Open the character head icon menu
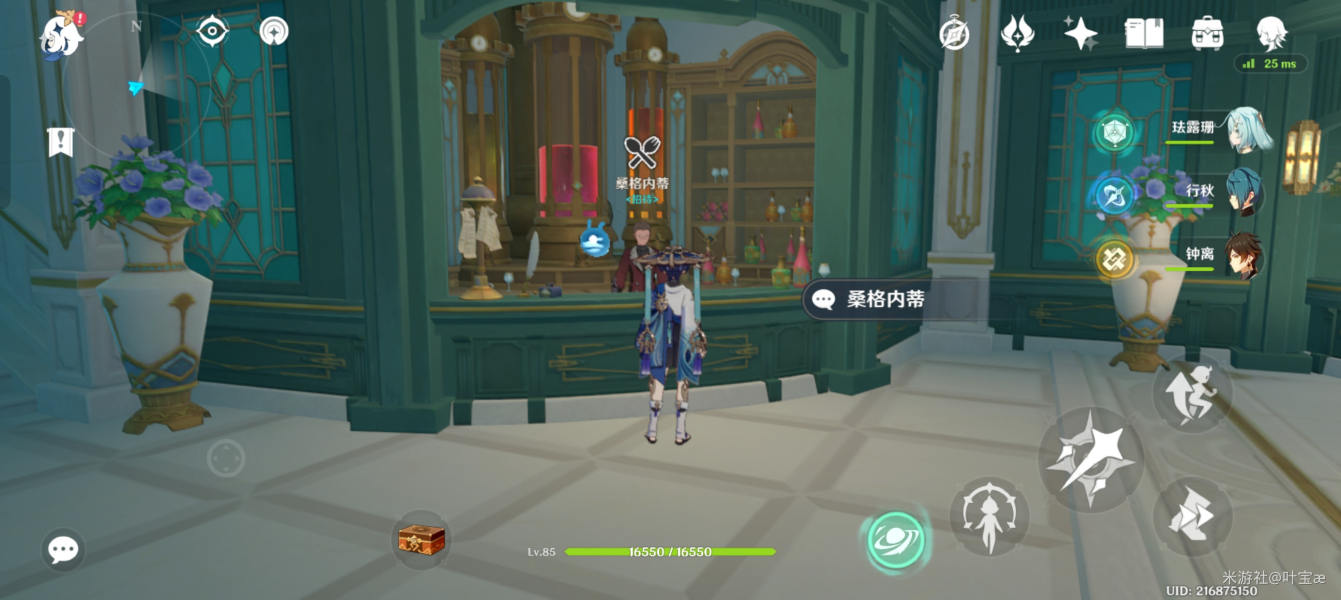 click(x=1271, y=33)
